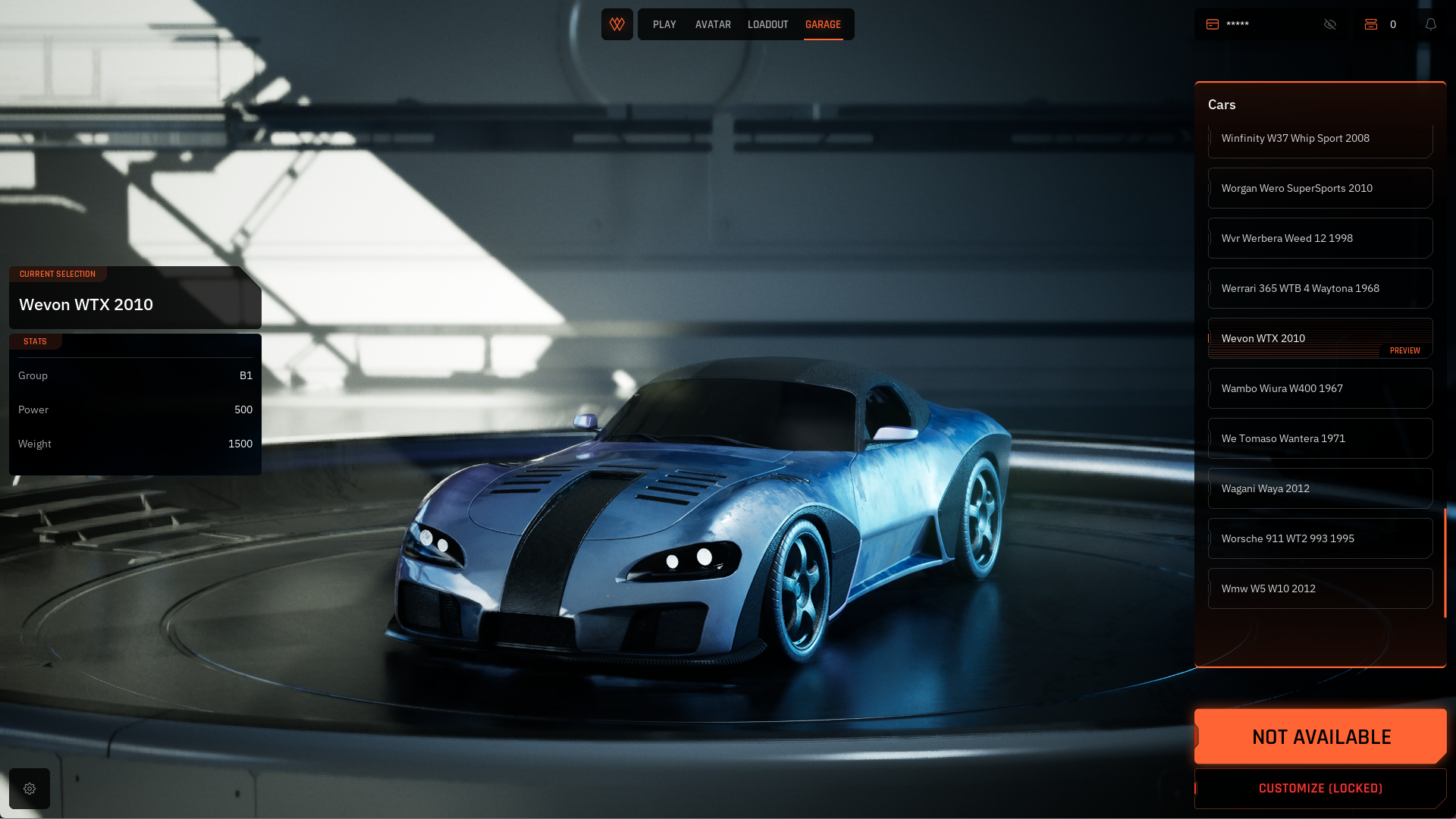Image resolution: width=1456 pixels, height=819 pixels.
Task: Select the GARAGE tab
Action: point(823,24)
